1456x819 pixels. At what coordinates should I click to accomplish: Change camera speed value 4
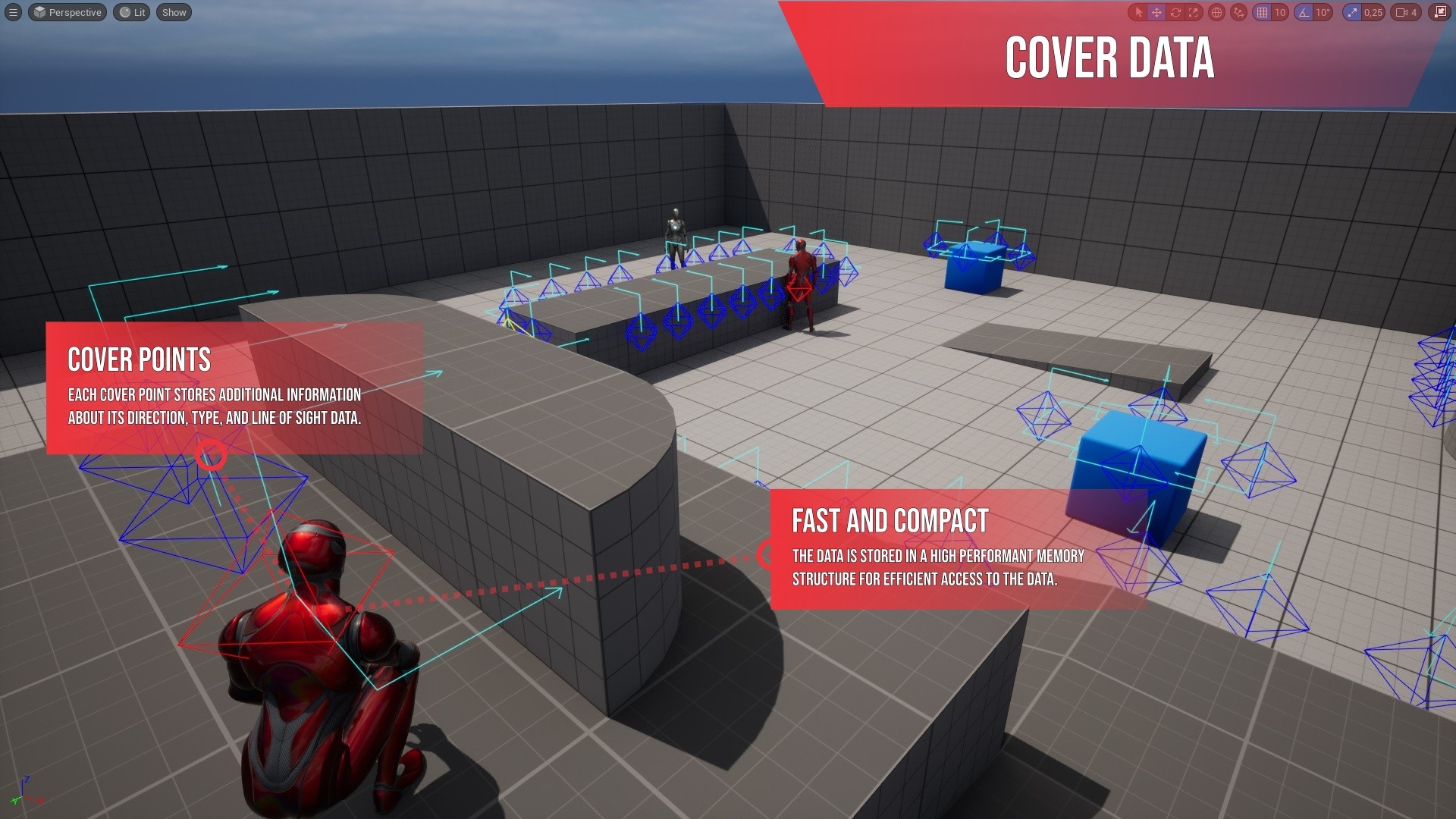1413,12
